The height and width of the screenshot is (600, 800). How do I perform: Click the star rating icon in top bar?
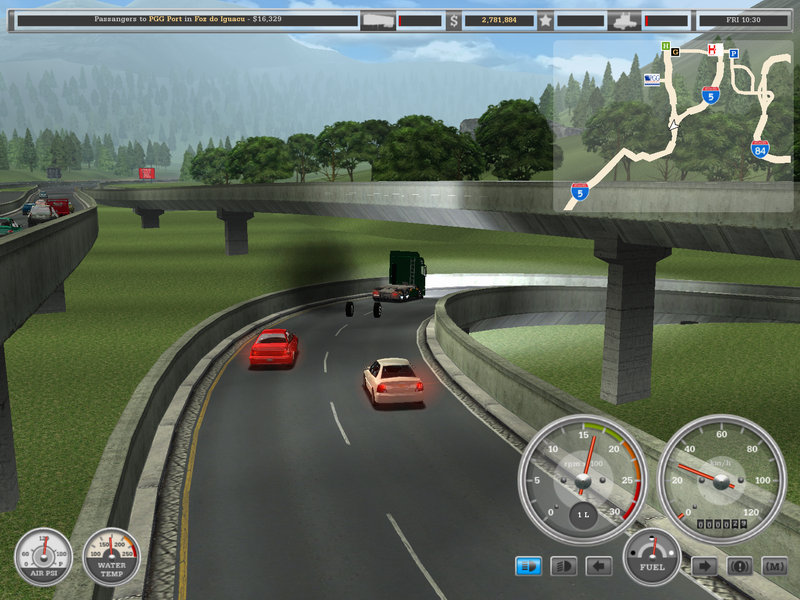click(545, 20)
